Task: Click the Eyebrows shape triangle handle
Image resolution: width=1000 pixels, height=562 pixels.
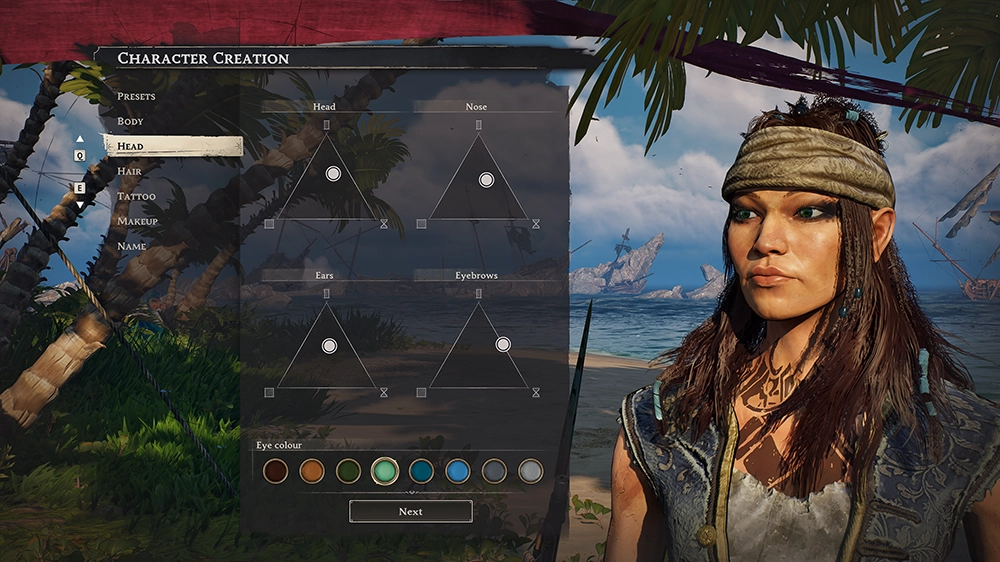Action: pos(503,344)
